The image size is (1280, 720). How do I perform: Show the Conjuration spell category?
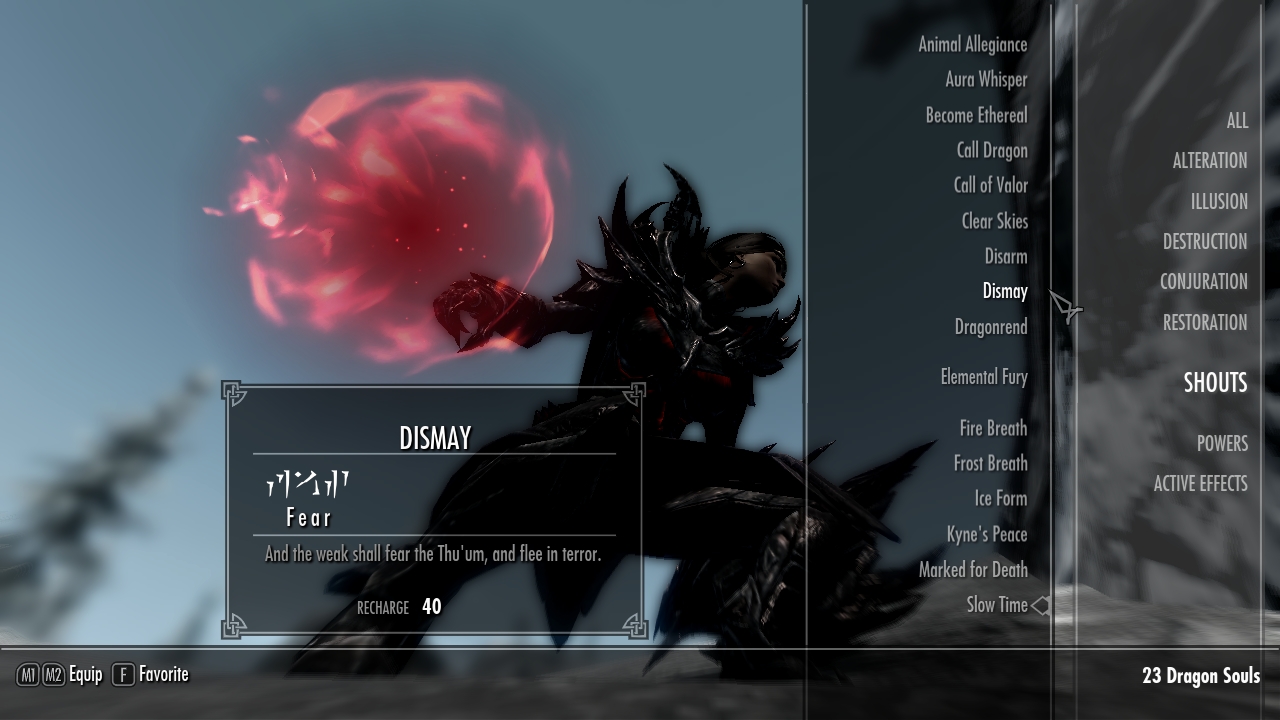(1203, 282)
